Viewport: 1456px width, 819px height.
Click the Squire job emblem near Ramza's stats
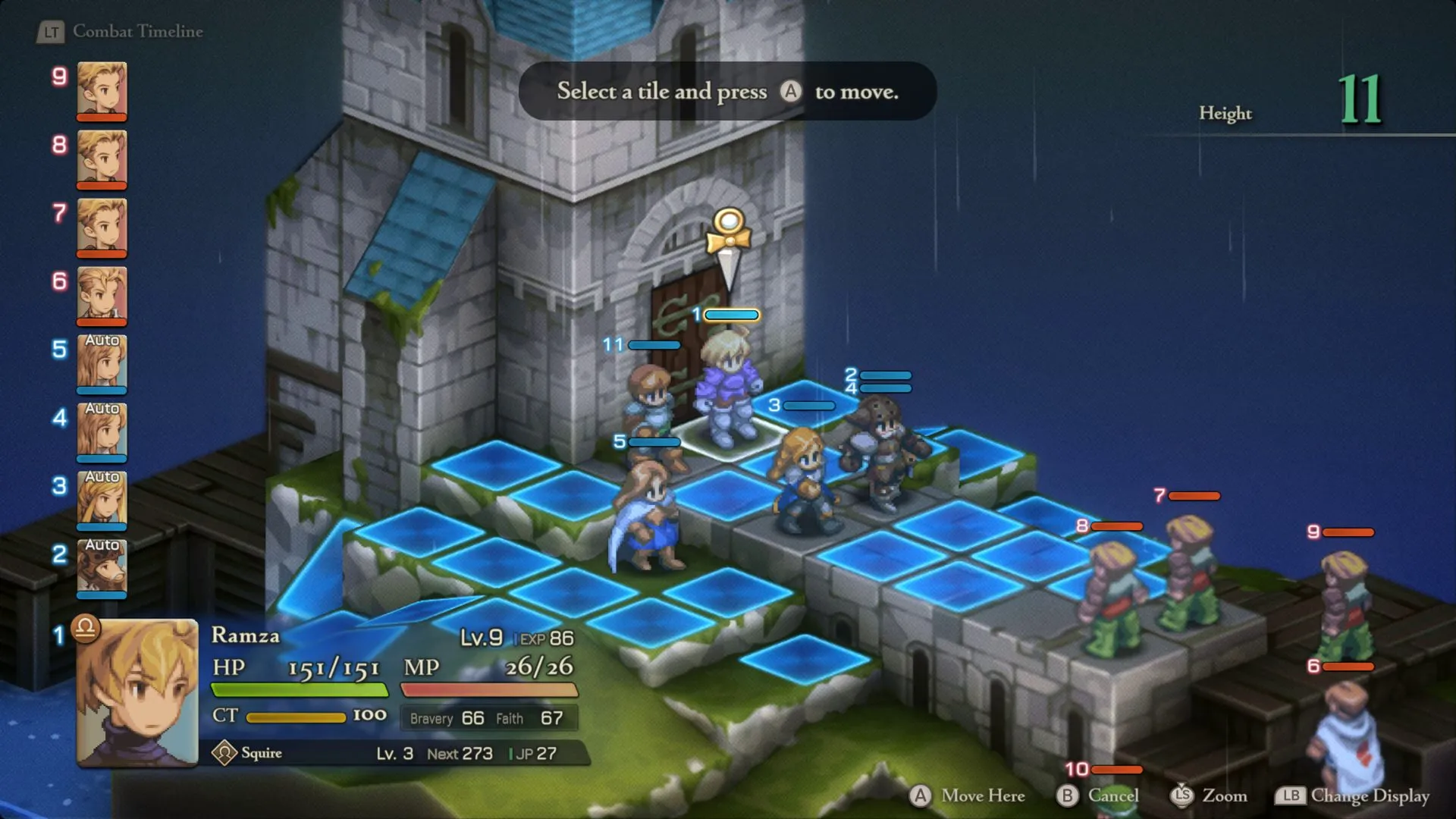pos(226,752)
